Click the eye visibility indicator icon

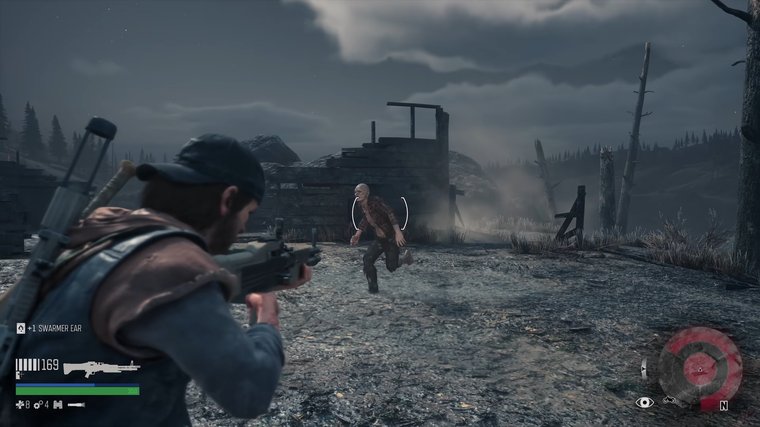pyautogui.click(x=645, y=402)
